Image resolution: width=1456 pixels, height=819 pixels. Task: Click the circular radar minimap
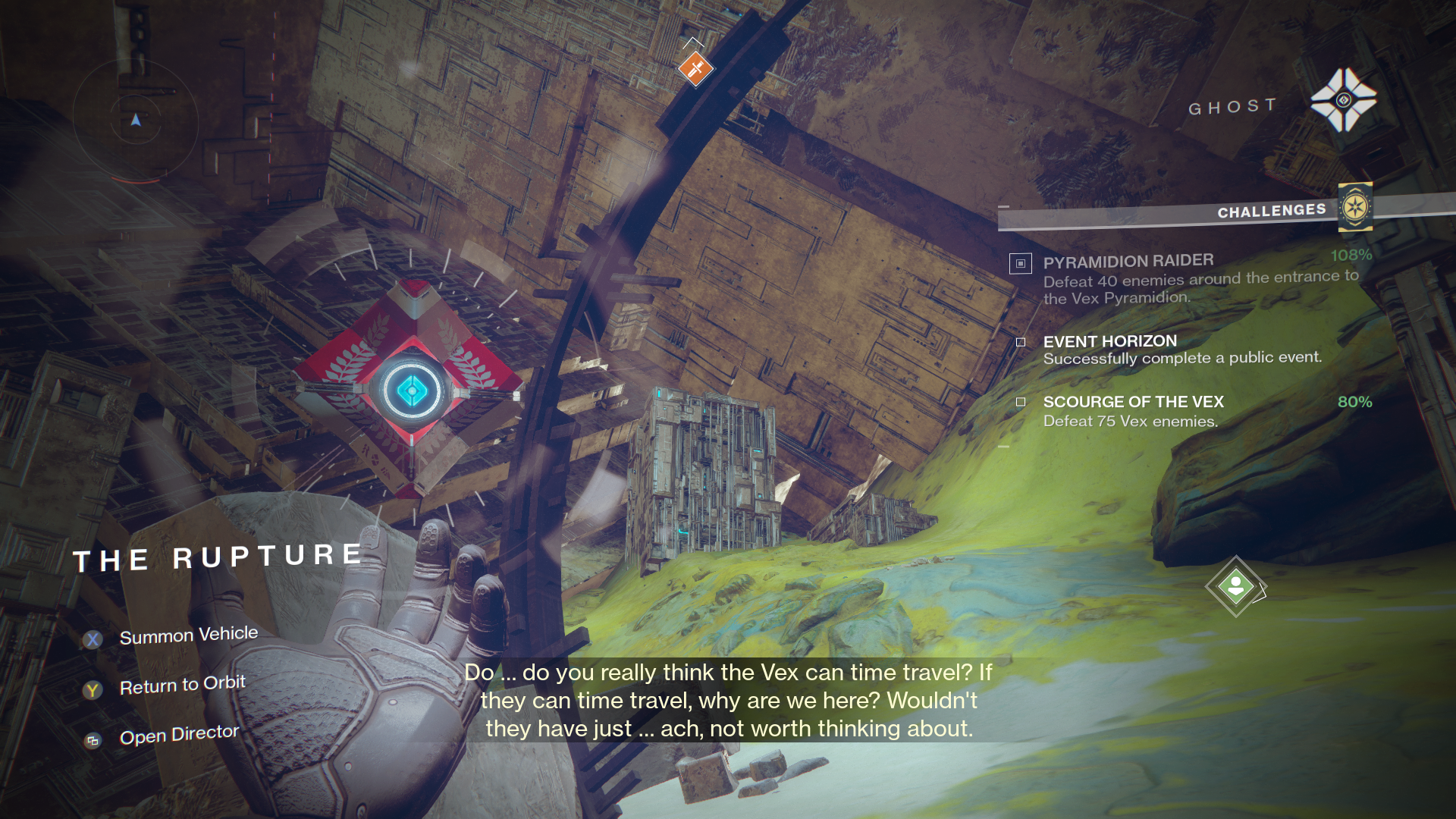tap(136, 120)
